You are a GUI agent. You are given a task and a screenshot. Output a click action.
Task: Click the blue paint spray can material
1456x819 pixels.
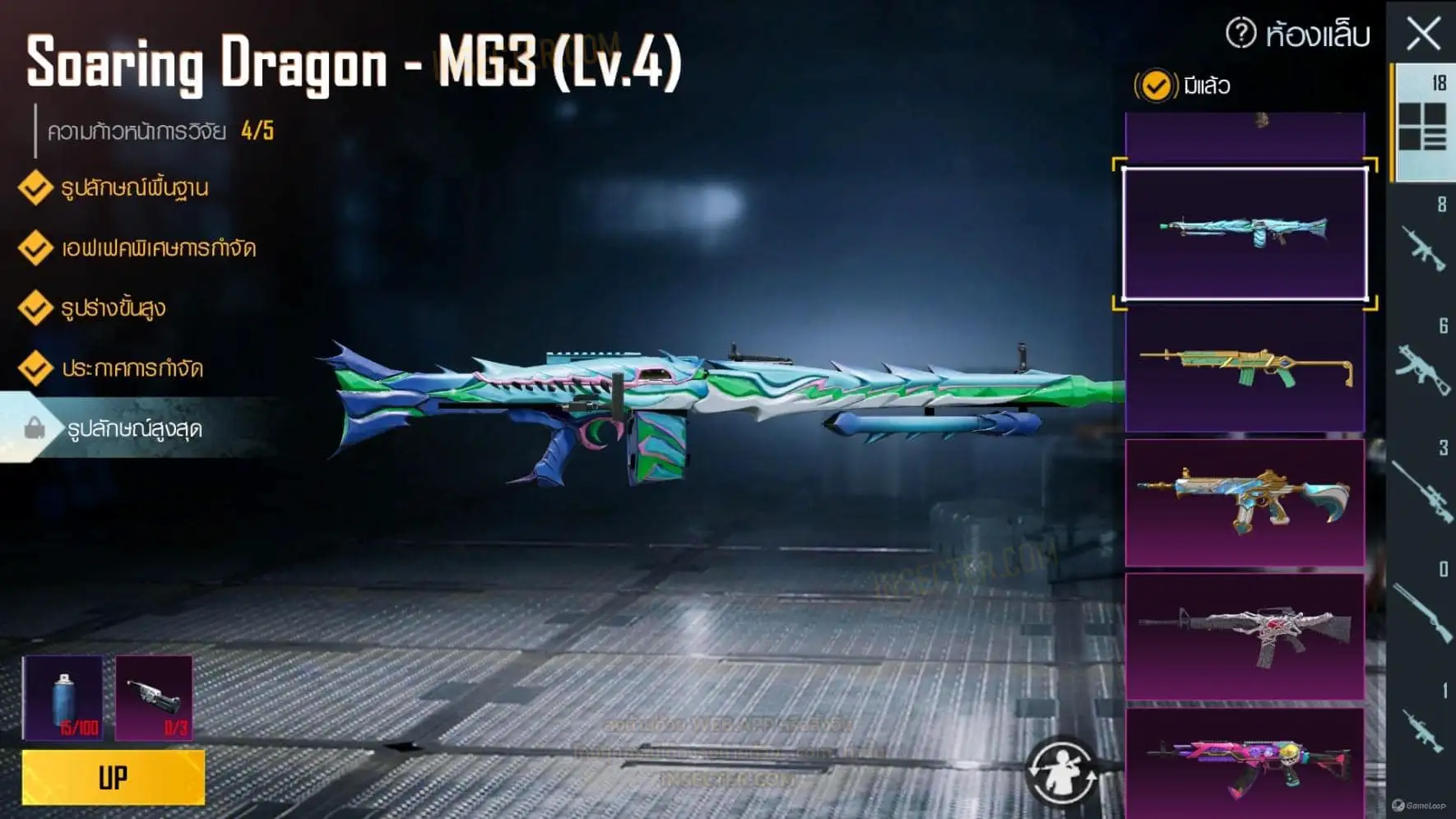pyautogui.click(x=63, y=697)
